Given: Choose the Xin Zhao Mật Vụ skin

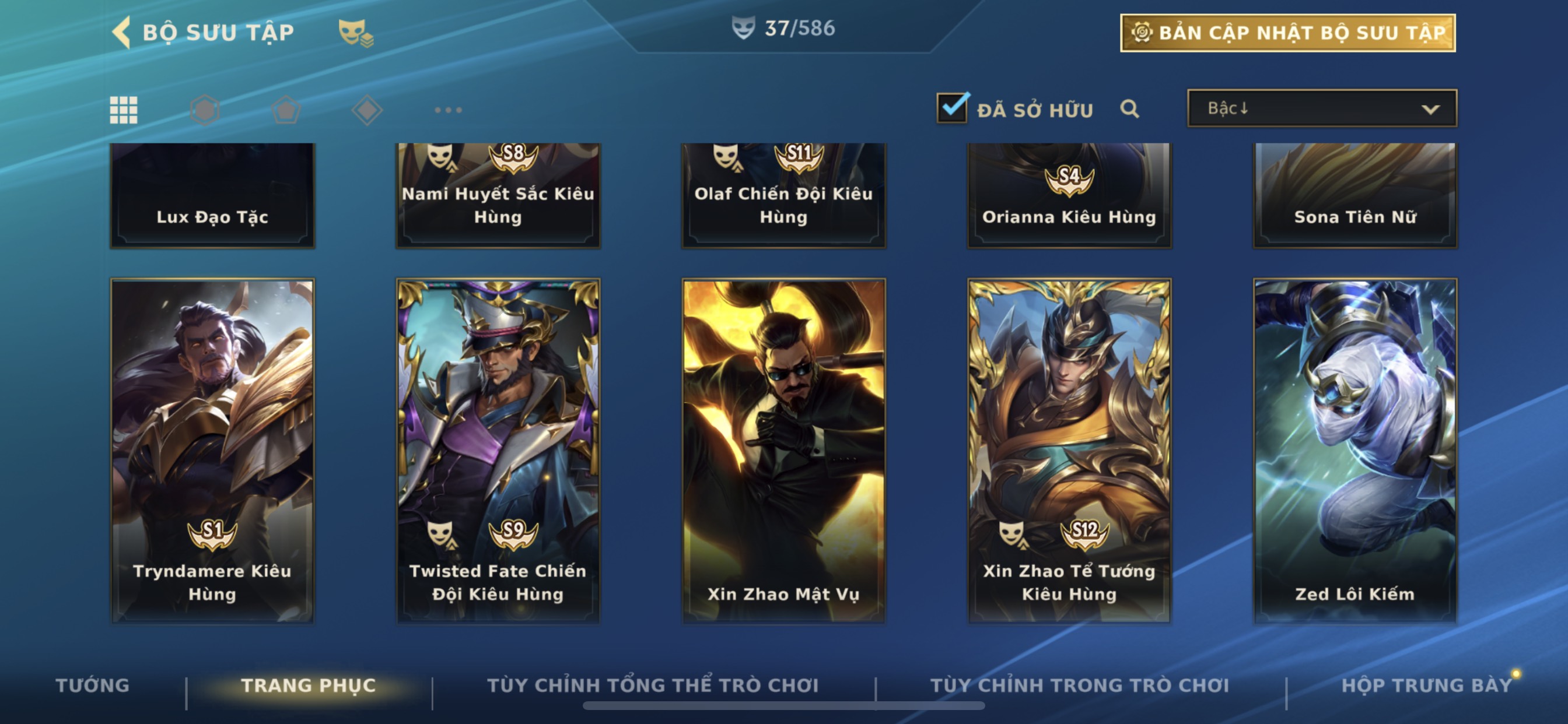Looking at the screenshot, I should pos(783,450).
